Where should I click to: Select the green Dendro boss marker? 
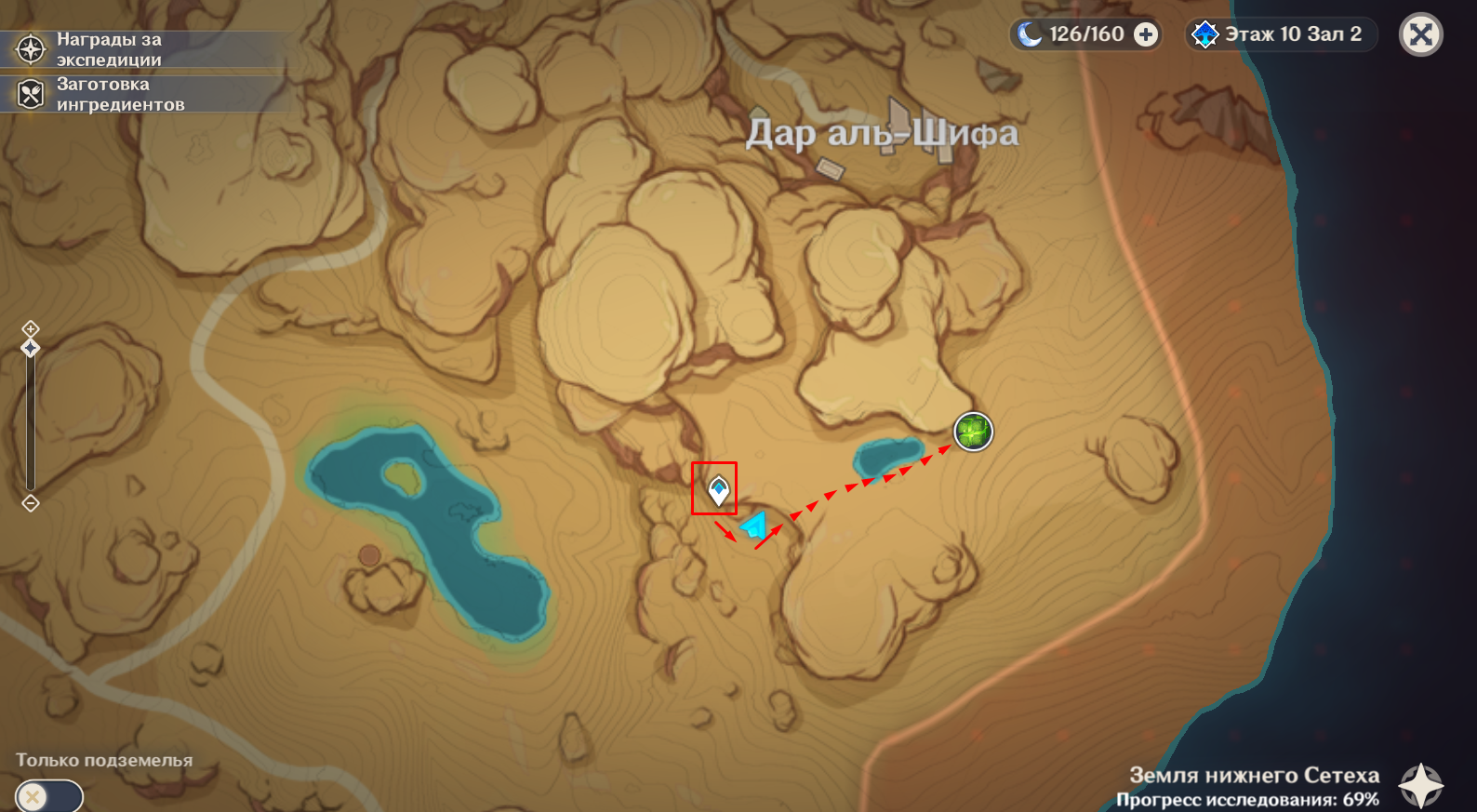coord(973,432)
